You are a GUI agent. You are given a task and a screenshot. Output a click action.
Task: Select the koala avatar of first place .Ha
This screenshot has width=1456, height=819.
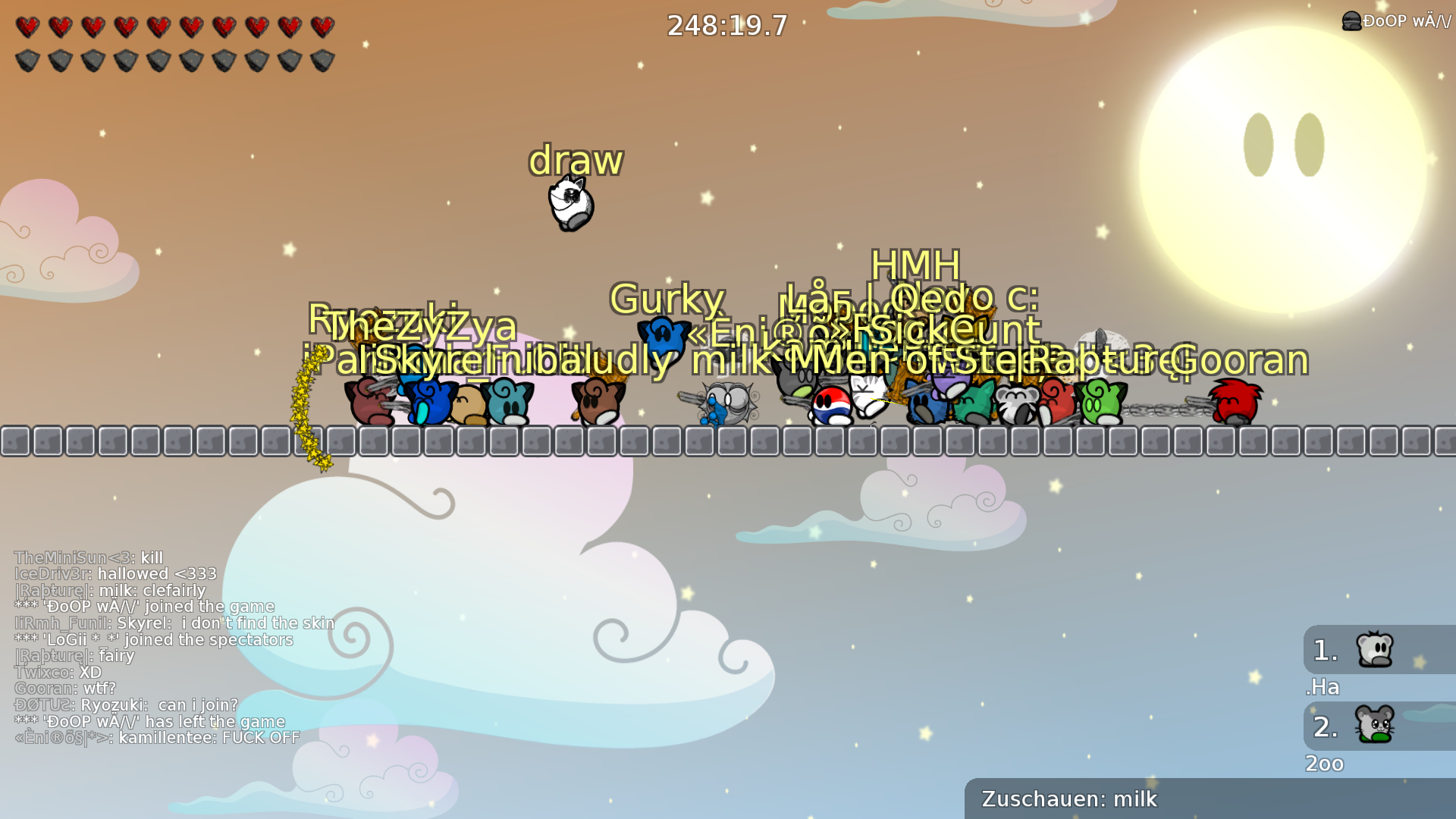pos(1374,649)
